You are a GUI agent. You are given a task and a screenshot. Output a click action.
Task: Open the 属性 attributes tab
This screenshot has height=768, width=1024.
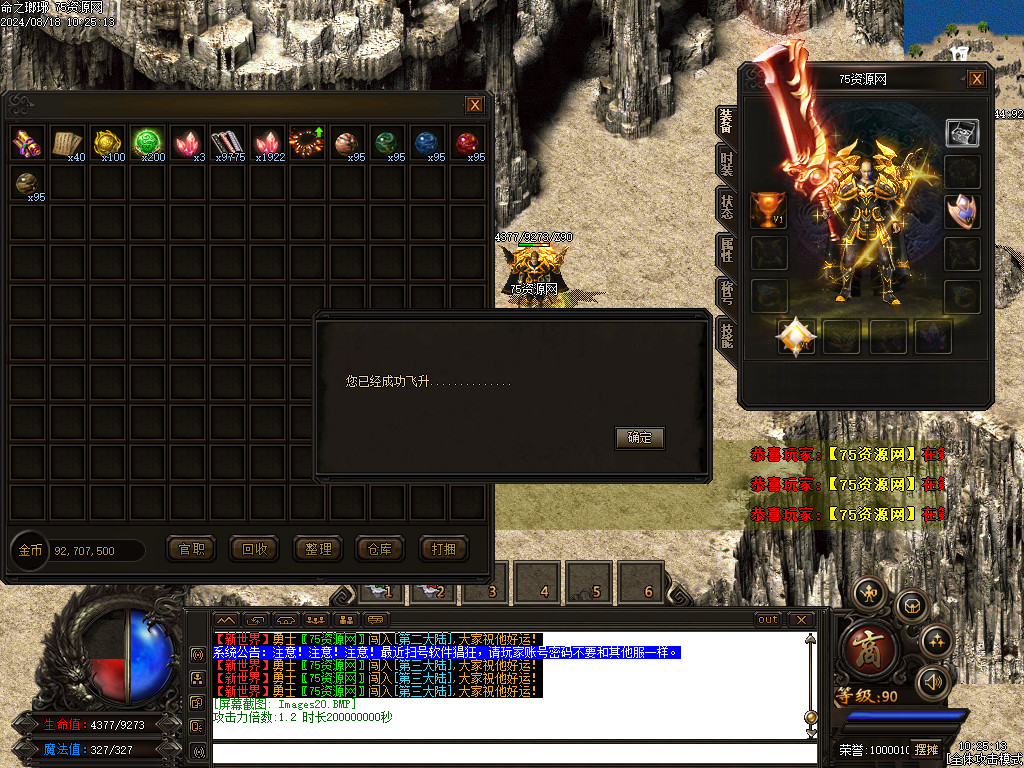click(726, 249)
